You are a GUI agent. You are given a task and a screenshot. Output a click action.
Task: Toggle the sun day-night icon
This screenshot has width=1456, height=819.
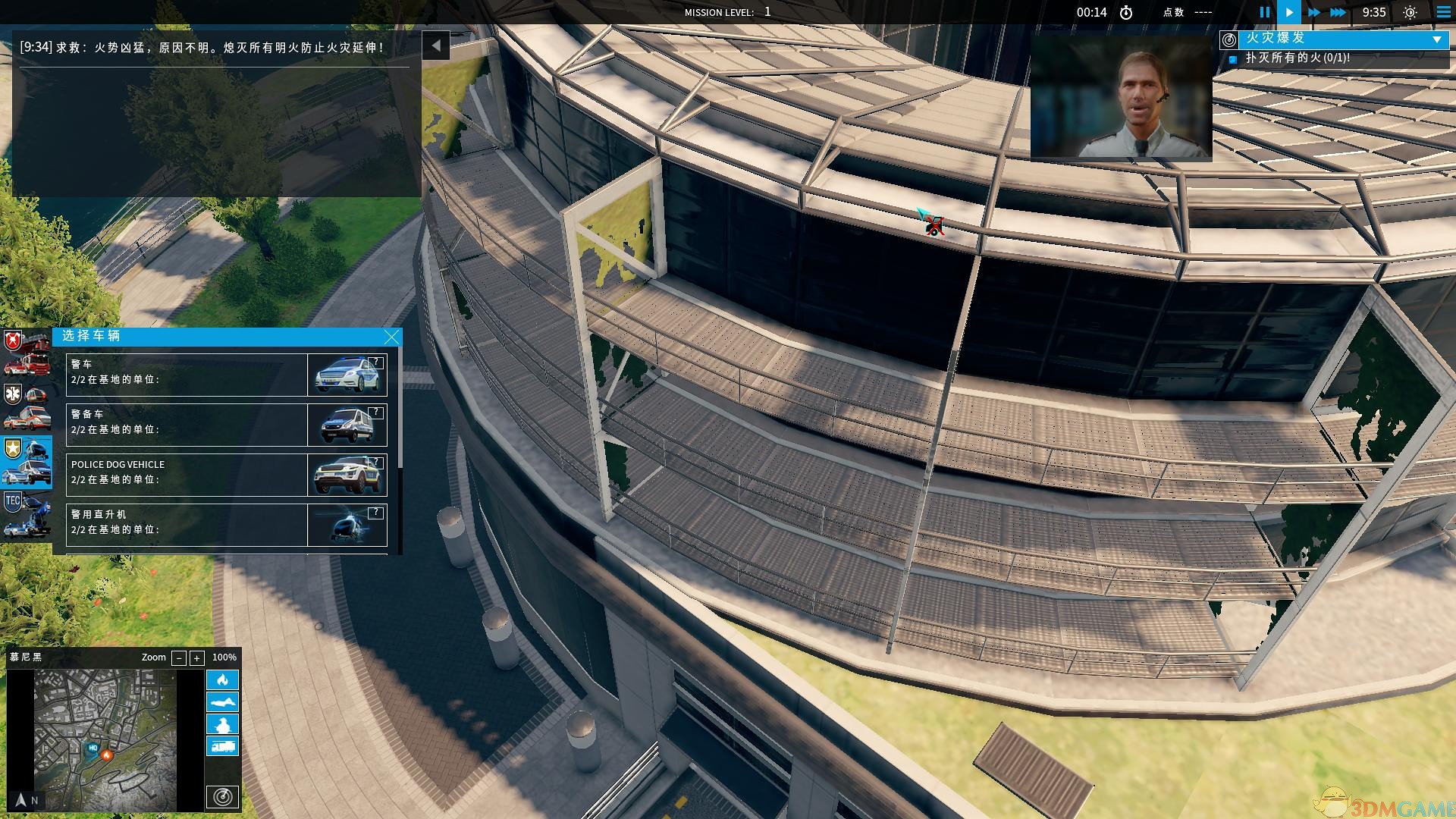click(1410, 12)
